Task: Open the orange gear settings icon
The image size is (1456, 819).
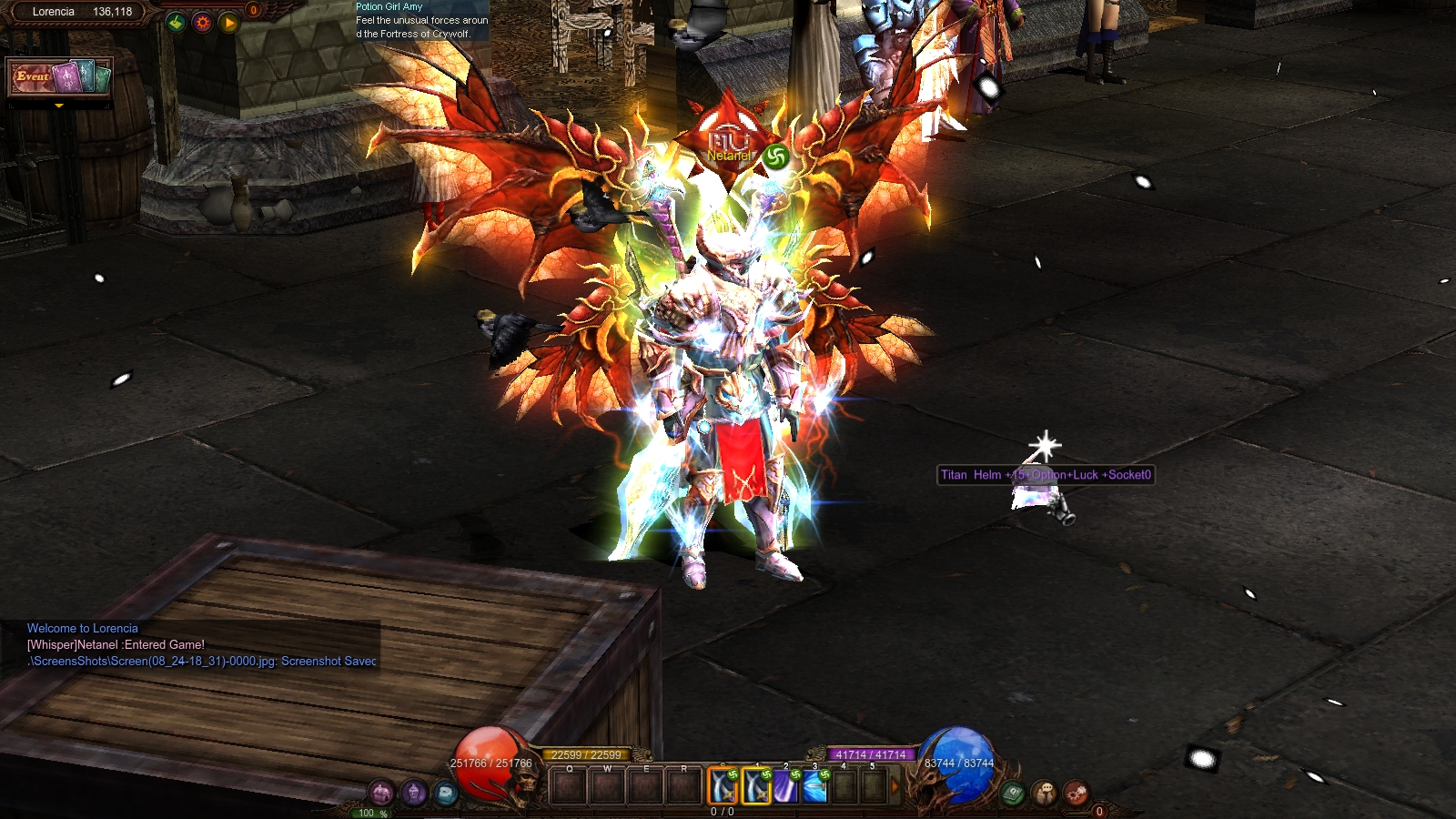Action: point(202,23)
